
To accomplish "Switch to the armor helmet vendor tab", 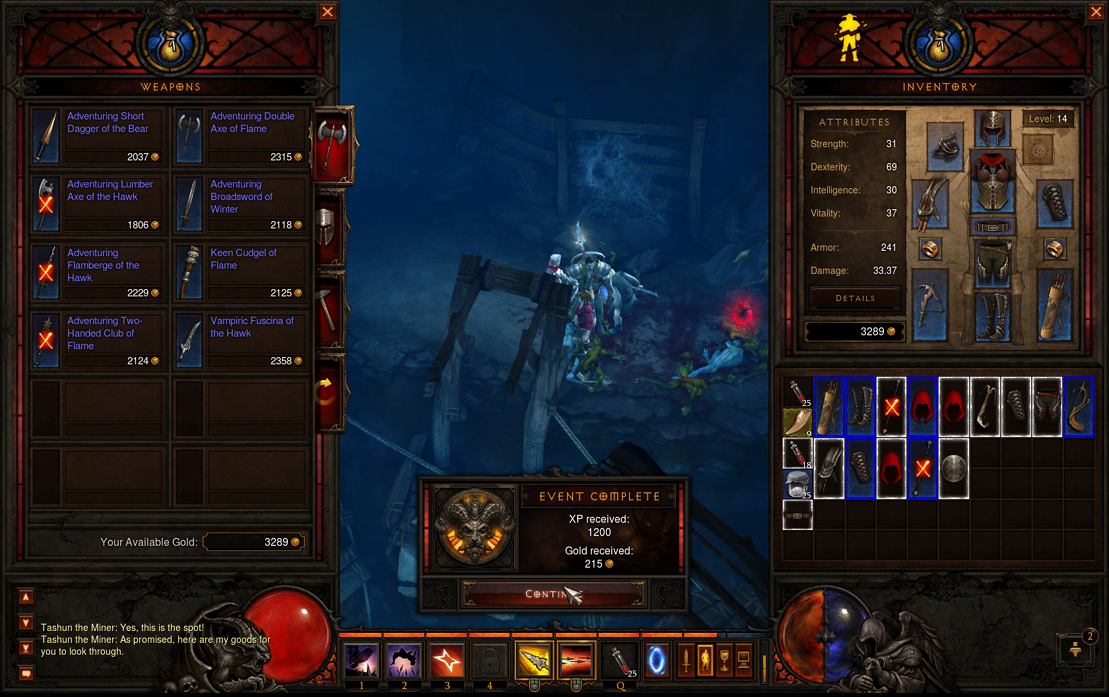I will [x=329, y=227].
